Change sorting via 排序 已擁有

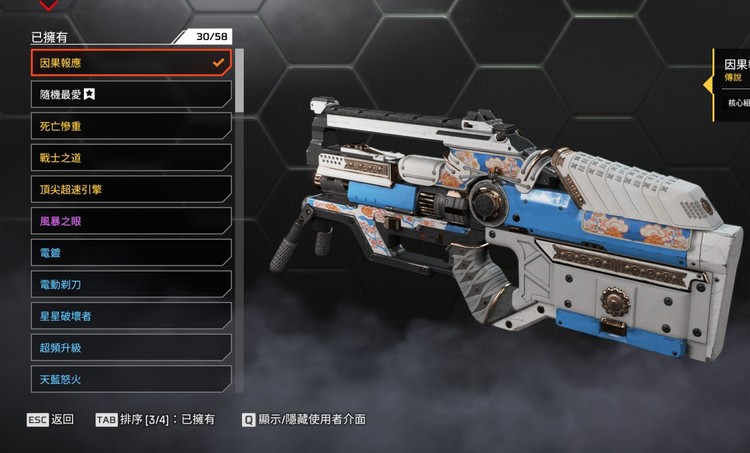155,420
